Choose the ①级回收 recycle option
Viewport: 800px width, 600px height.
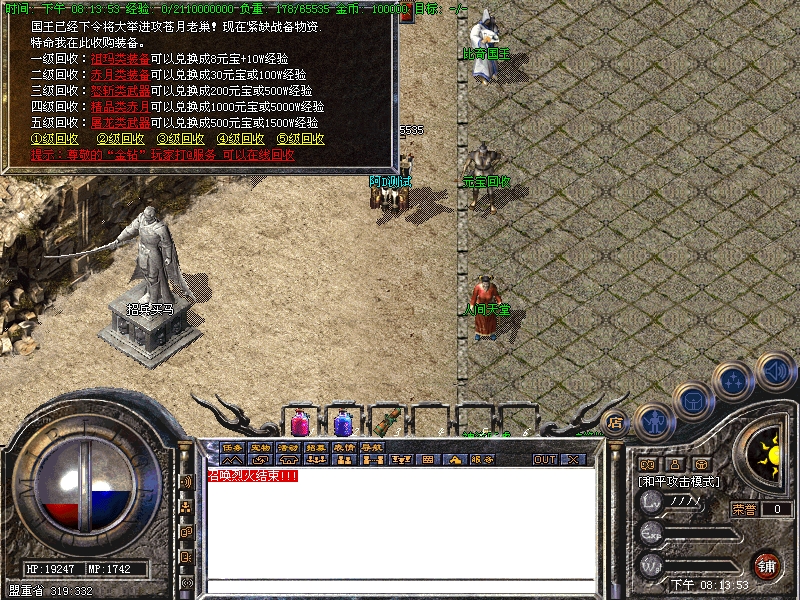55,139
